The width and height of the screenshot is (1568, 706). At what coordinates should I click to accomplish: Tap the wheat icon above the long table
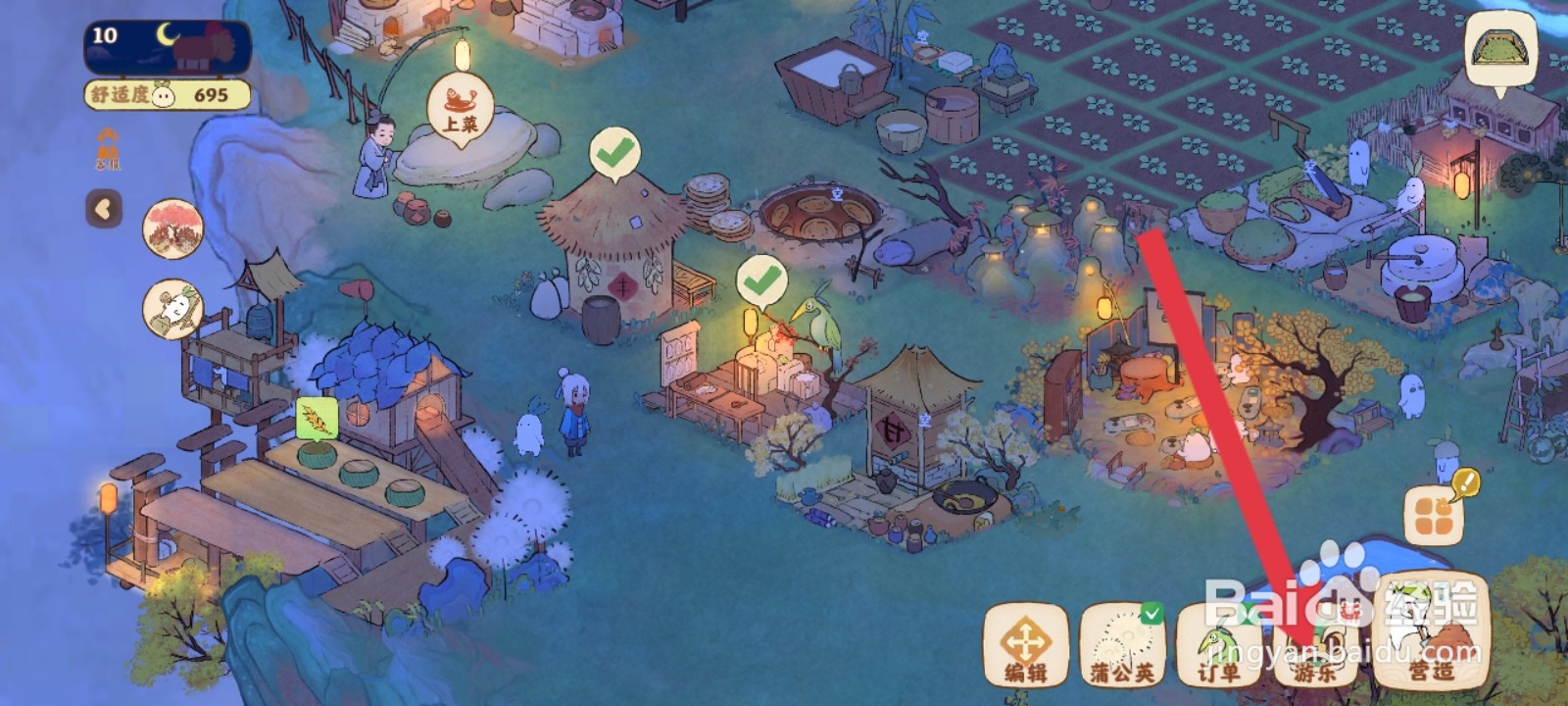(318, 419)
